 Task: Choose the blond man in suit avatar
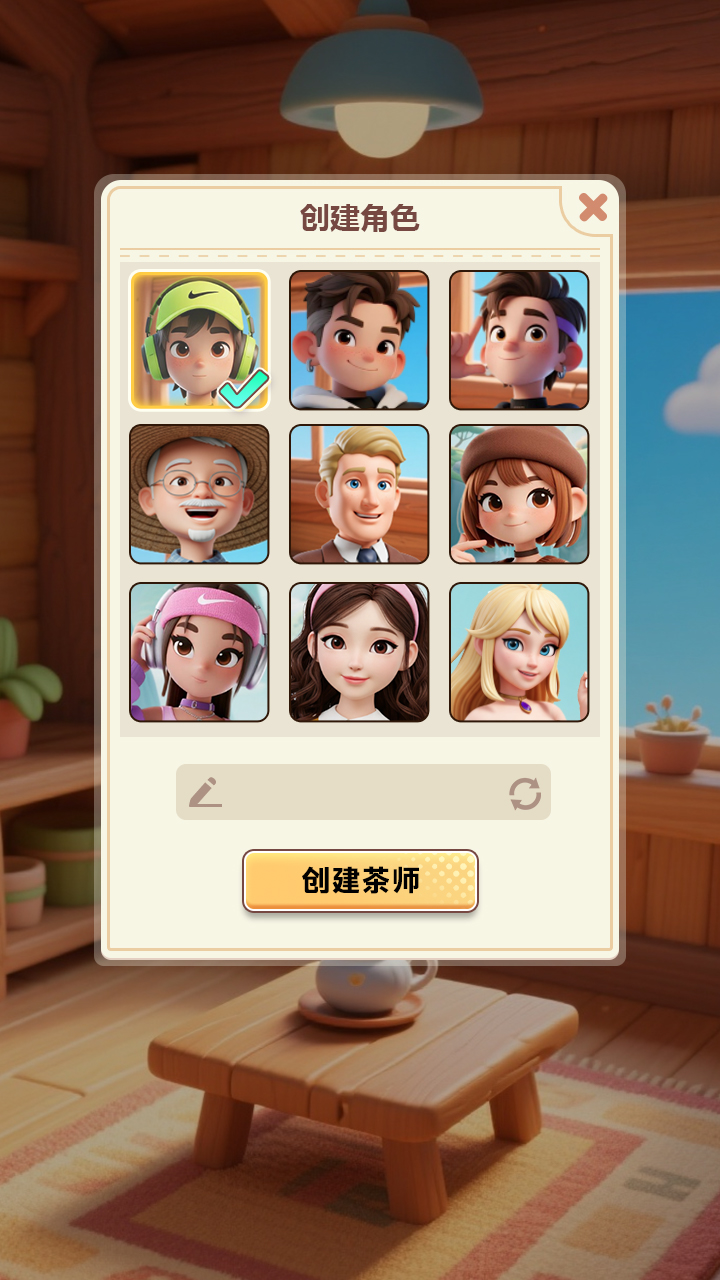(x=359, y=494)
